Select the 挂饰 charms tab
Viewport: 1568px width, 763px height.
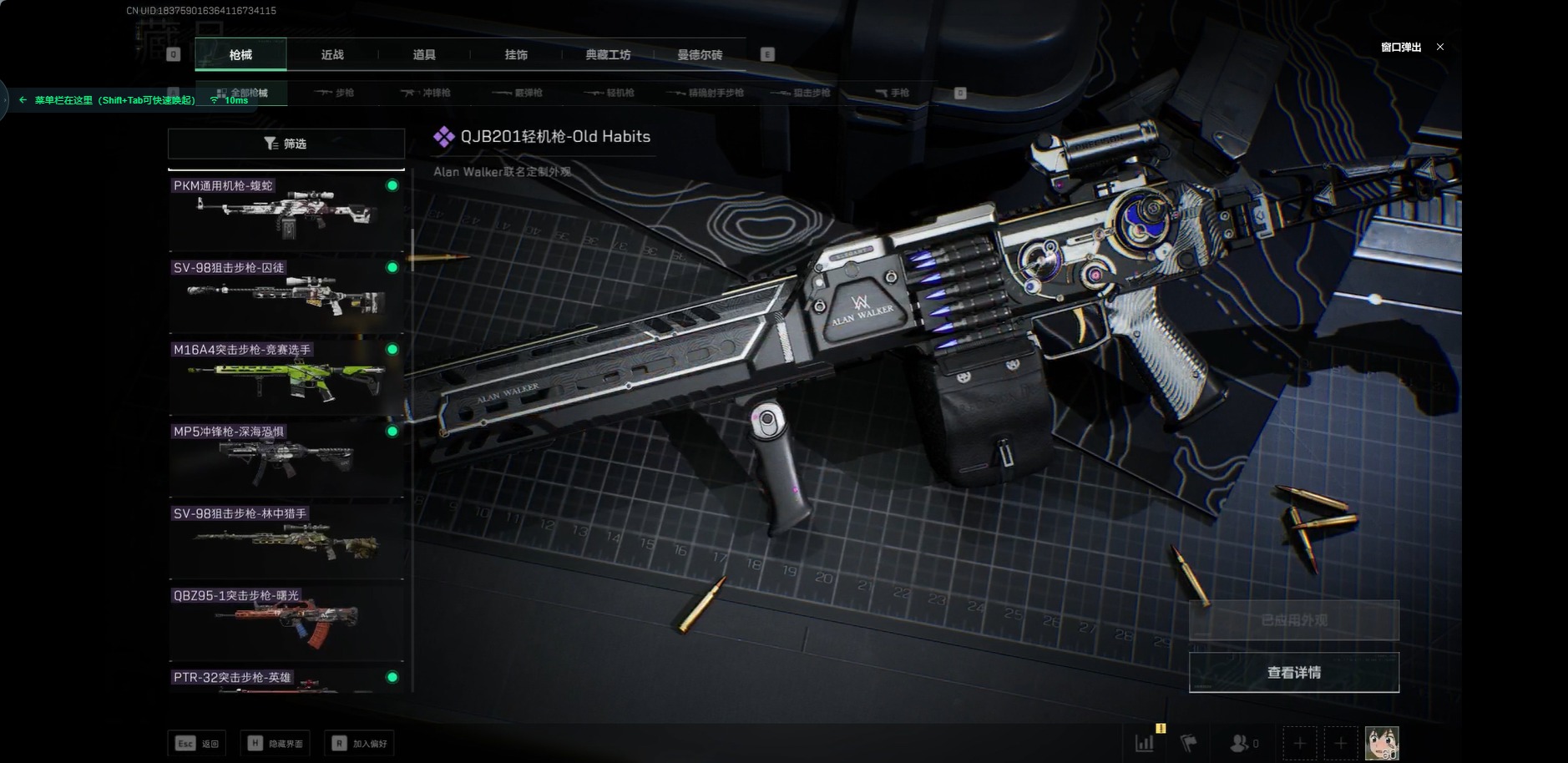[516, 55]
